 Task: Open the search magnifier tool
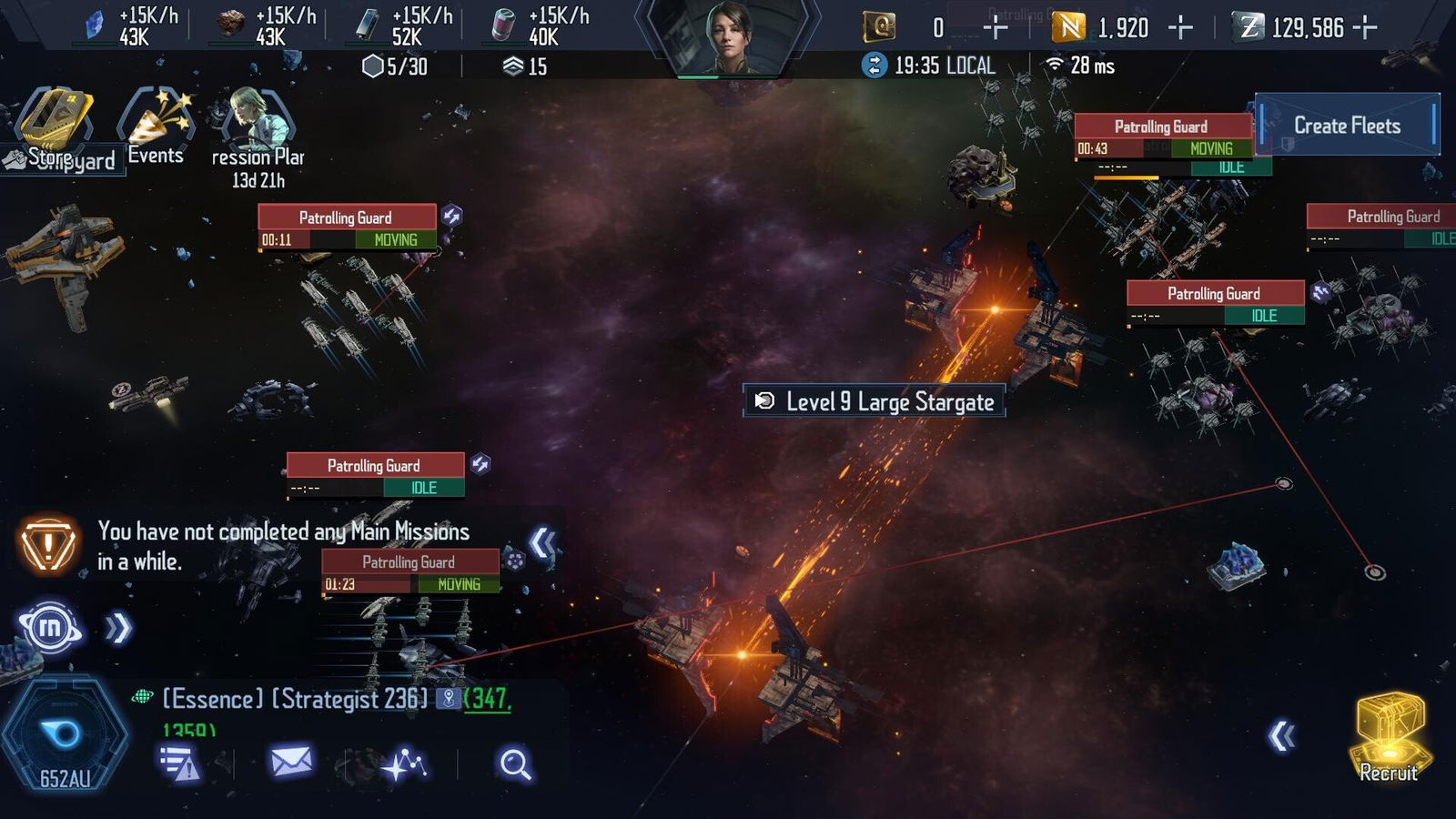coord(514,763)
